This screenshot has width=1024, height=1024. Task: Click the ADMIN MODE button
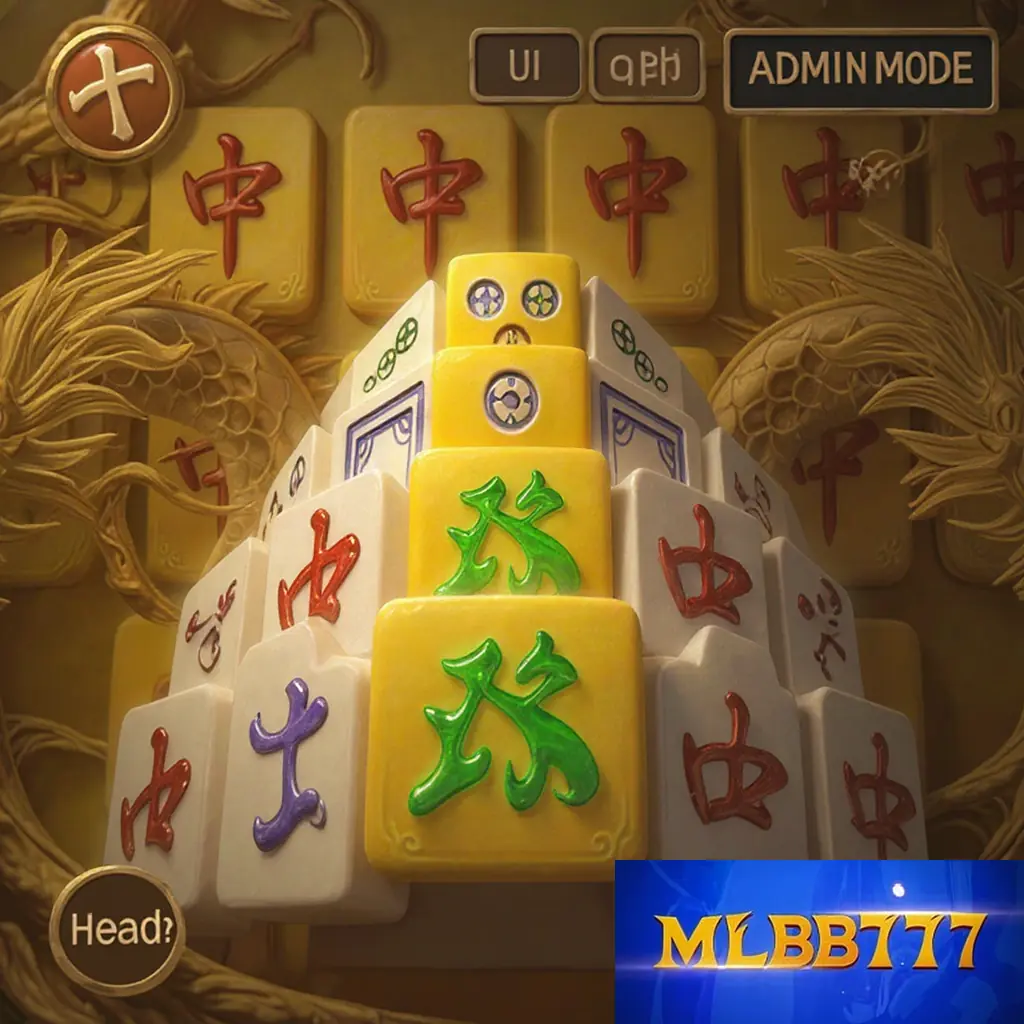pyautogui.click(x=860, y=69)
